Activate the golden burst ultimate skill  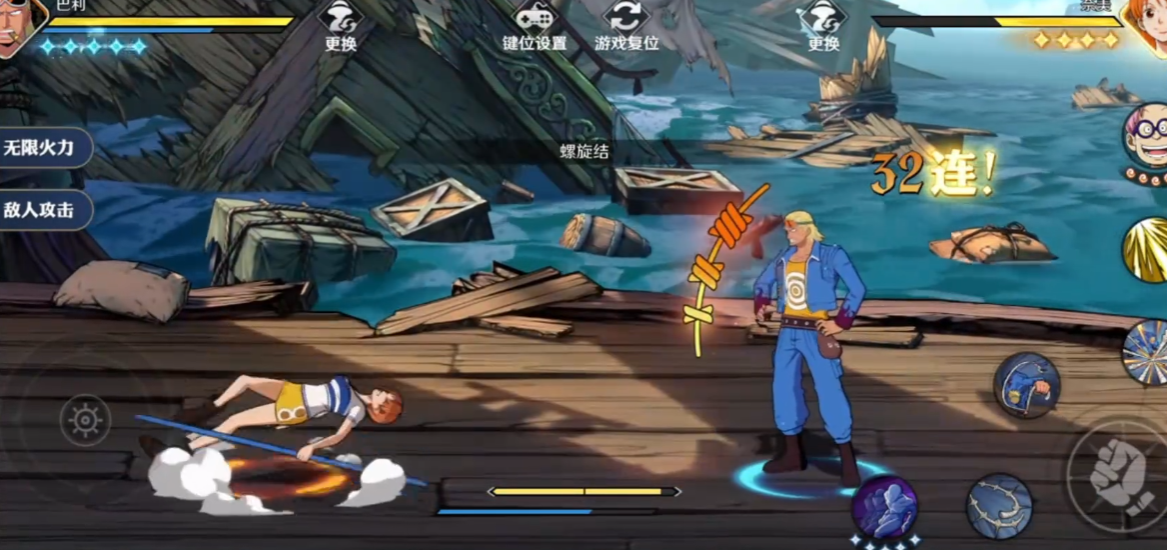[1146, 249]
